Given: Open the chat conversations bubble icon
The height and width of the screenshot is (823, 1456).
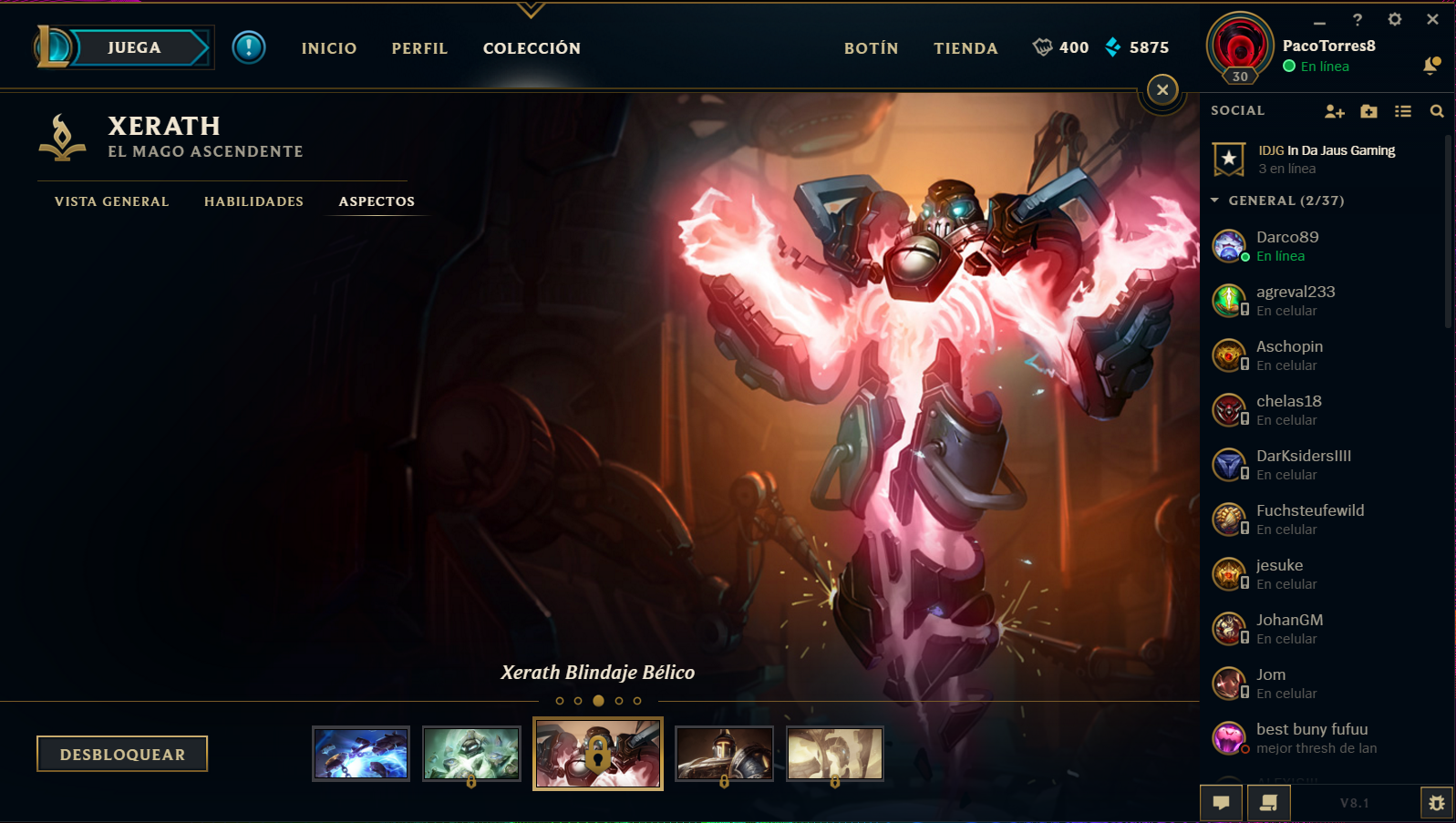Looking at the screenshot, I should 1221,803.
